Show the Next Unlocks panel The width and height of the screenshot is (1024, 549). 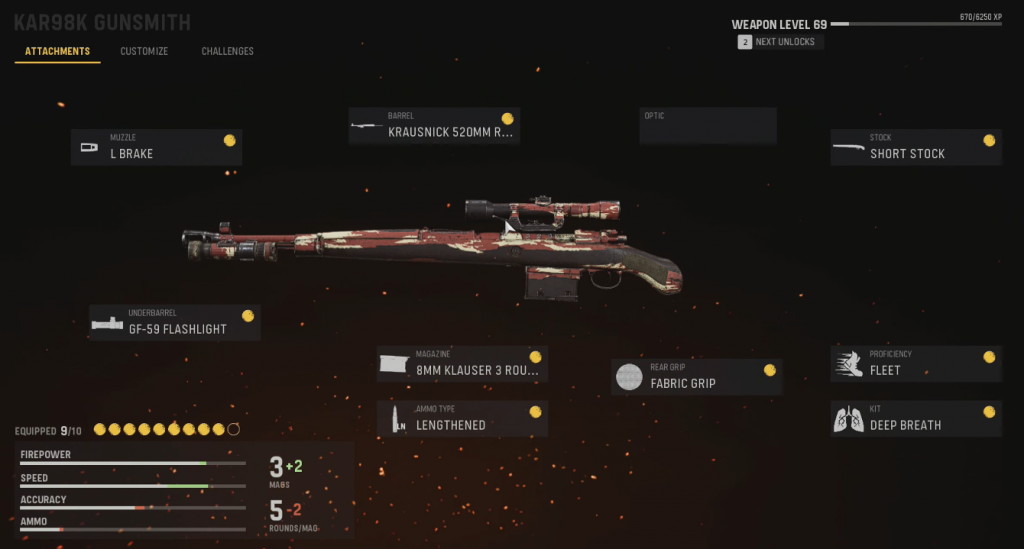(780, 42)
